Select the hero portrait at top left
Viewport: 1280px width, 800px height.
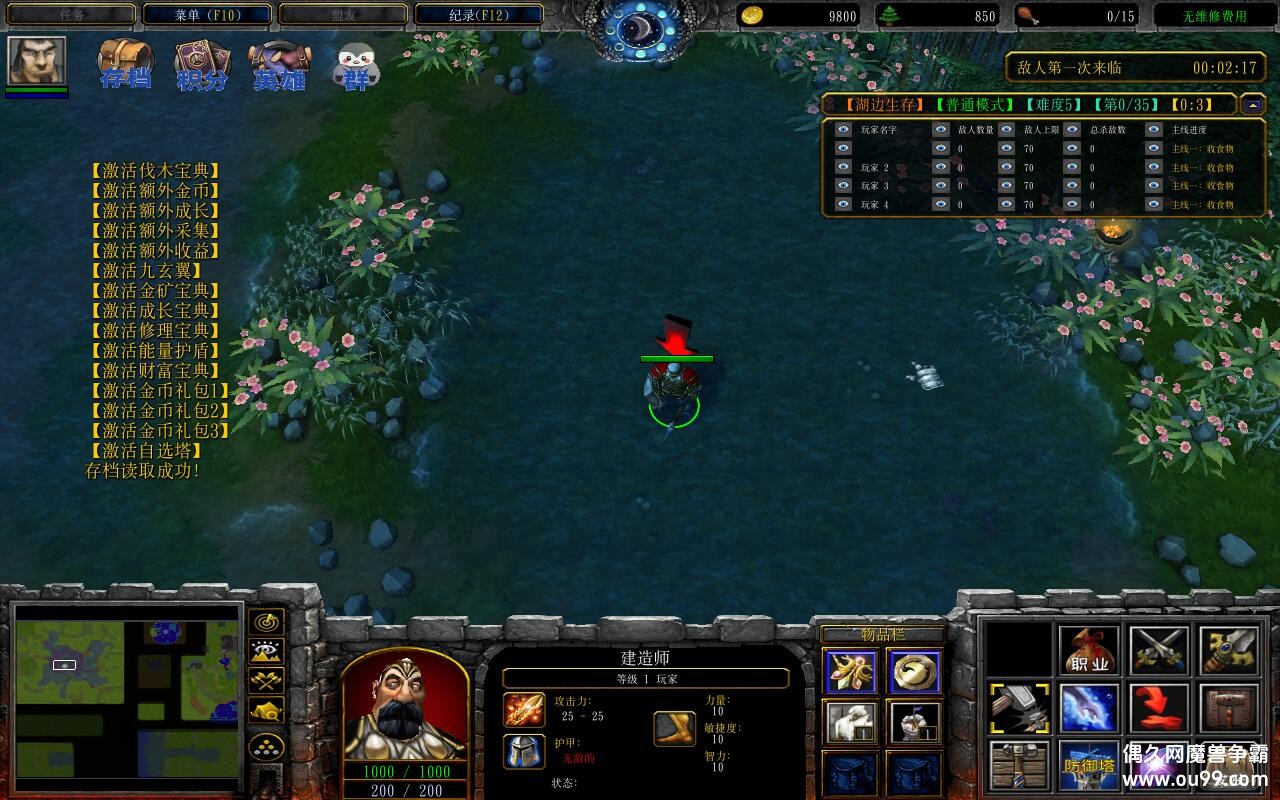(x=37, y=61)
